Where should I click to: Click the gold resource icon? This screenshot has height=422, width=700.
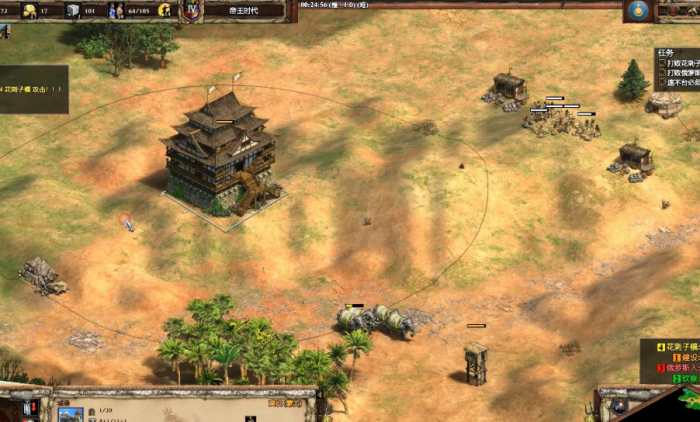pyautogui.click(x=30, y=11)
